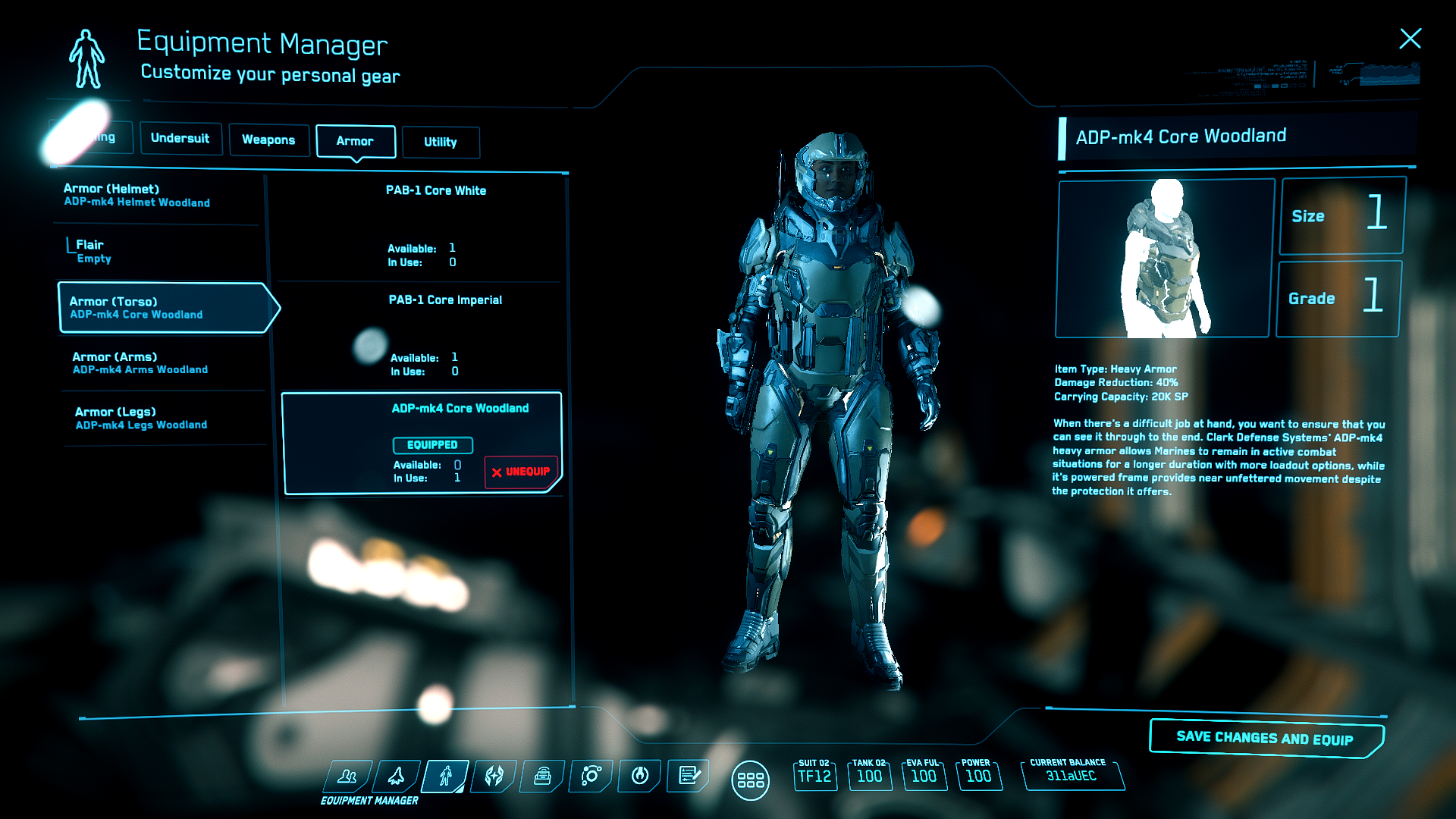Open the contacts app with two people icon
Viewport: 1456px width, 819px height.
[347, 777]
